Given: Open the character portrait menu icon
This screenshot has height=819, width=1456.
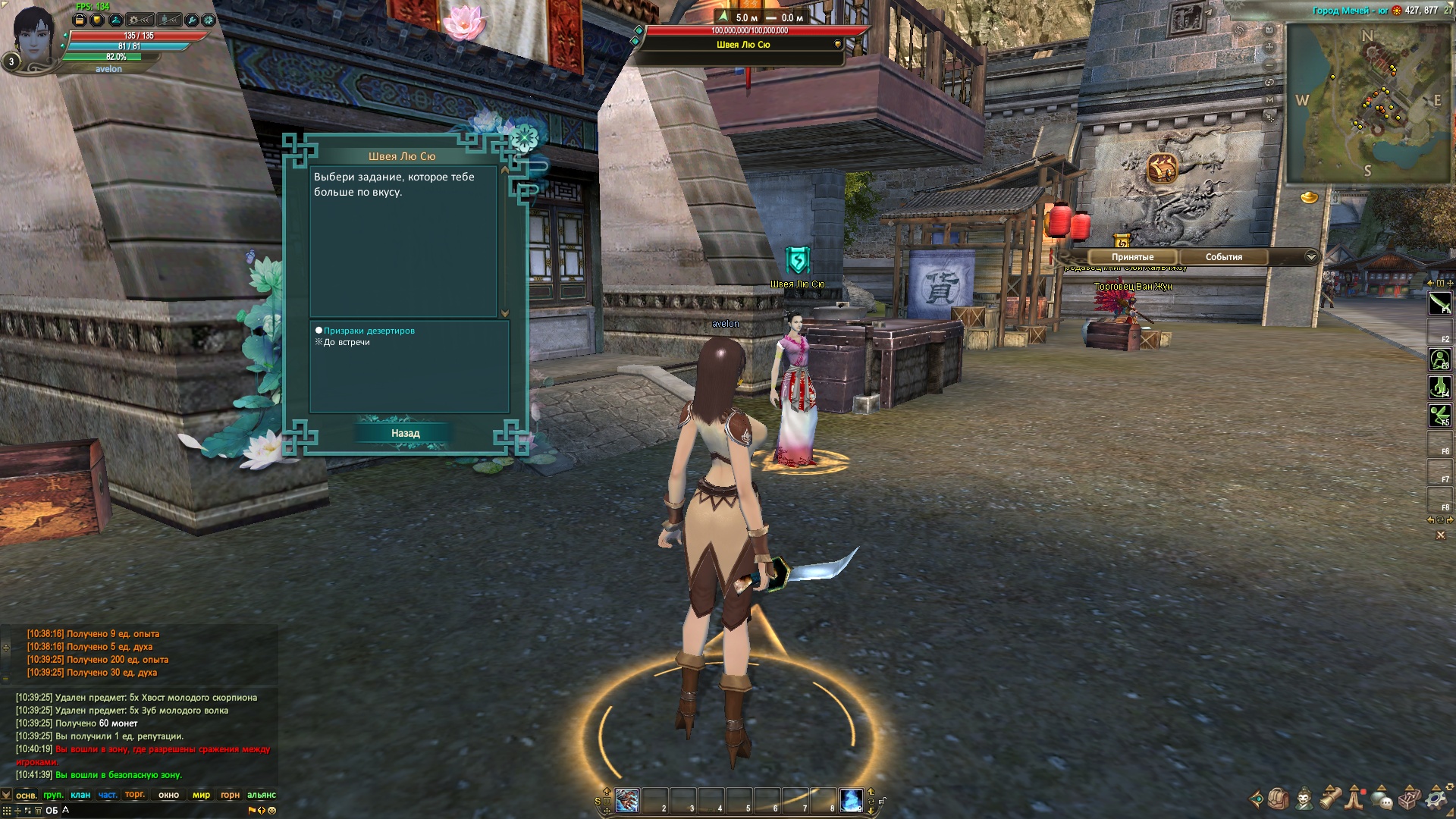Looking at the screenshot, I should click(1304, 799).
